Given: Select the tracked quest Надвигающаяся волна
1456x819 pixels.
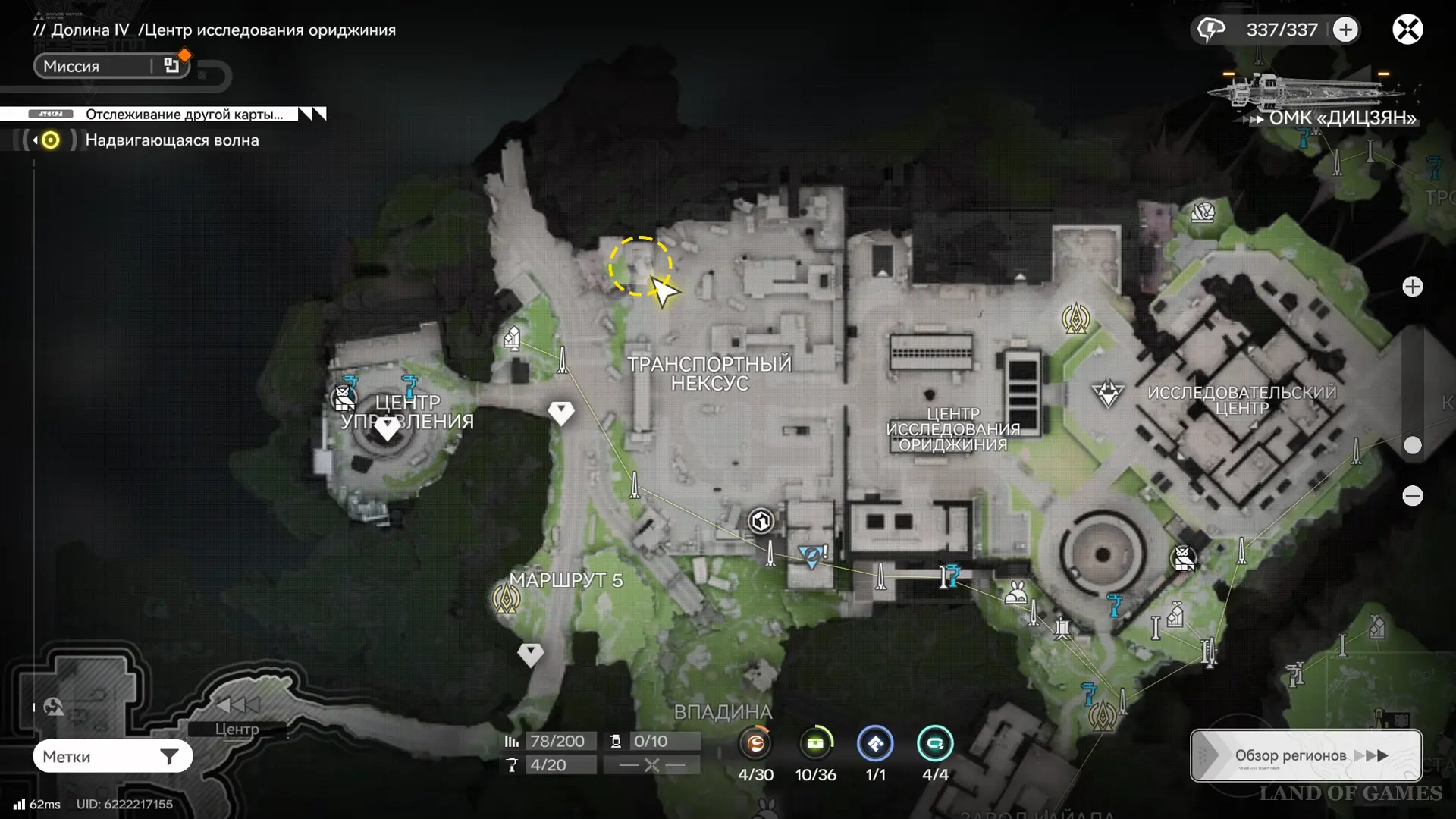Looking at the screenshot, I should tap(171, 140).
